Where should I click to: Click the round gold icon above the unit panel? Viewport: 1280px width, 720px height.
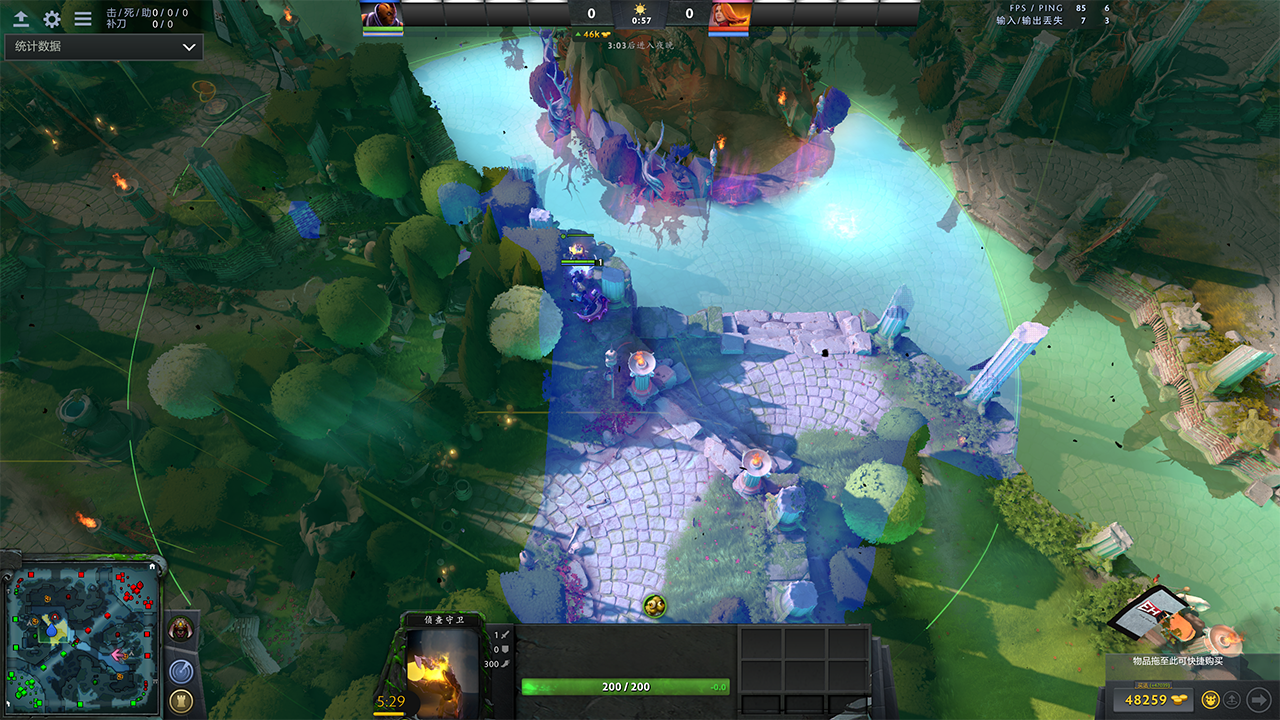[x=655, y=605]
